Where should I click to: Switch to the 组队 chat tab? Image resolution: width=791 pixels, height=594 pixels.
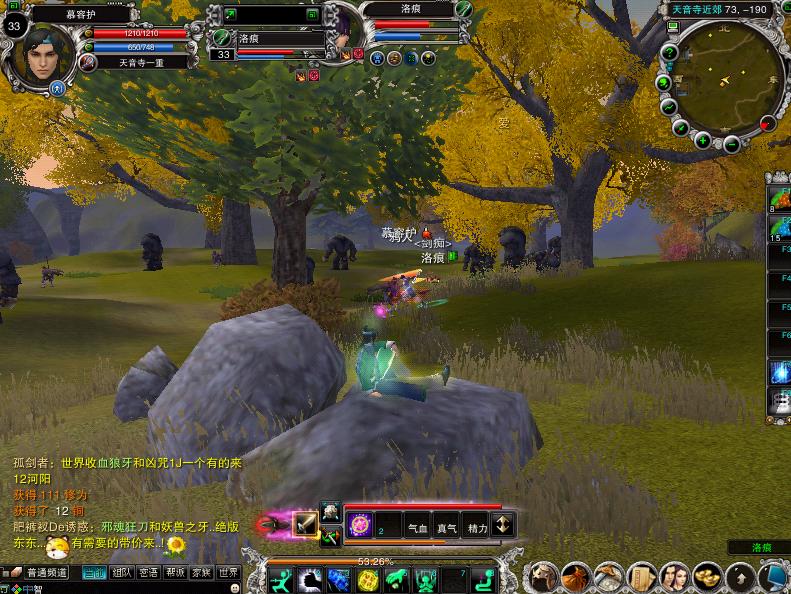tap(122, 573)
